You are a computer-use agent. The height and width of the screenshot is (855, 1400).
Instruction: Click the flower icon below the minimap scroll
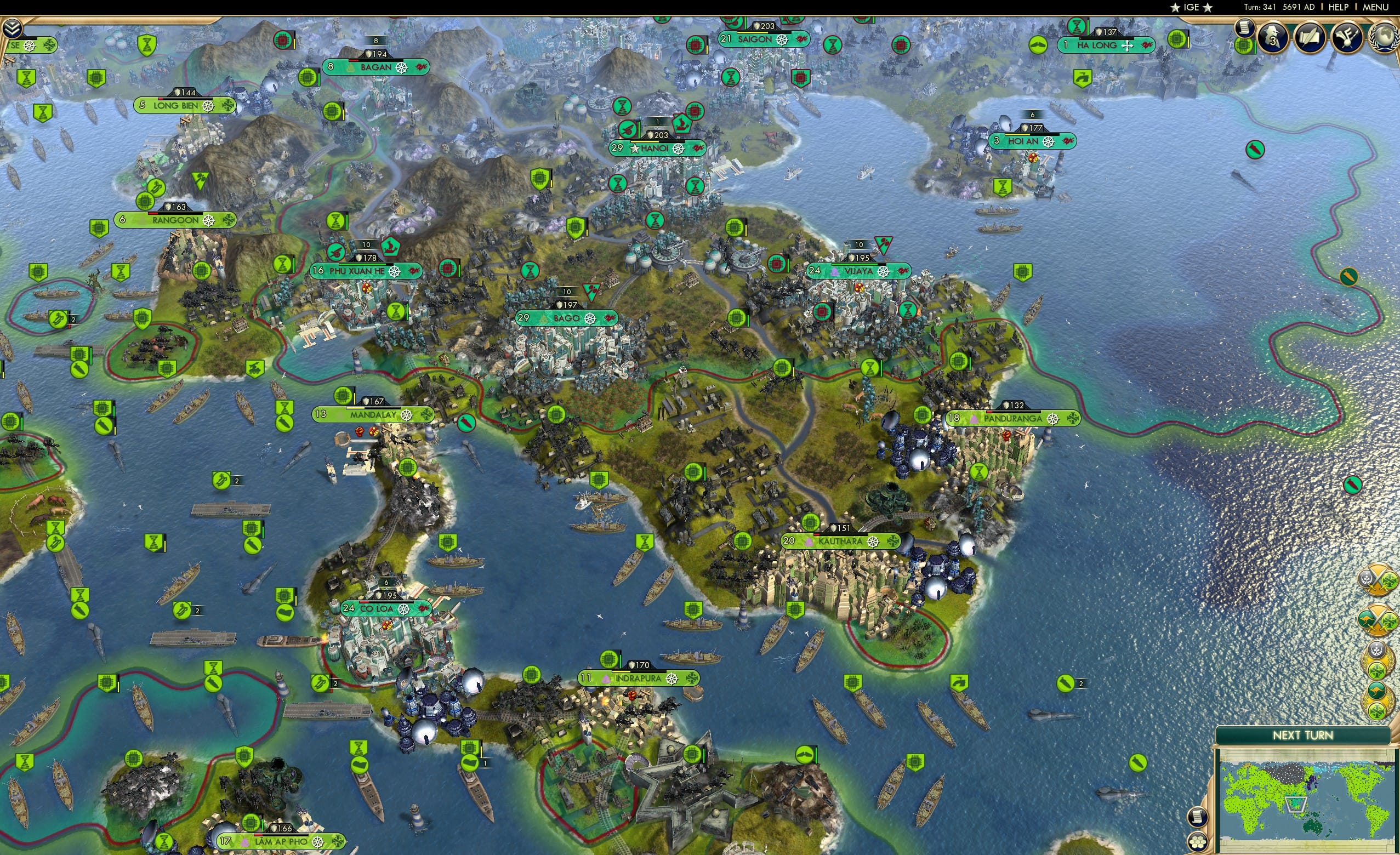[1198, 842]
